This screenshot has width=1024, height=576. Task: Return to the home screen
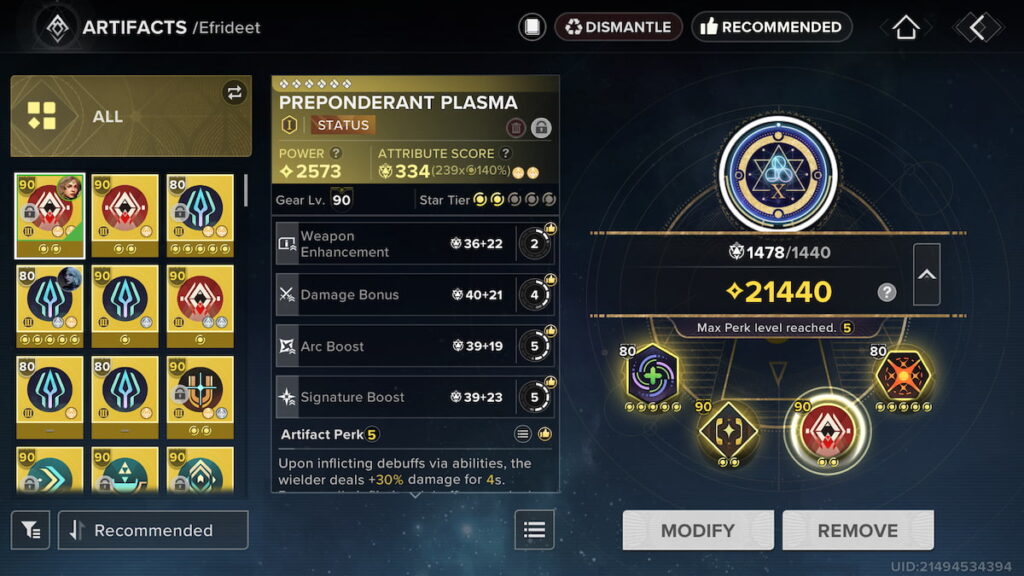(x=905, y=28)
